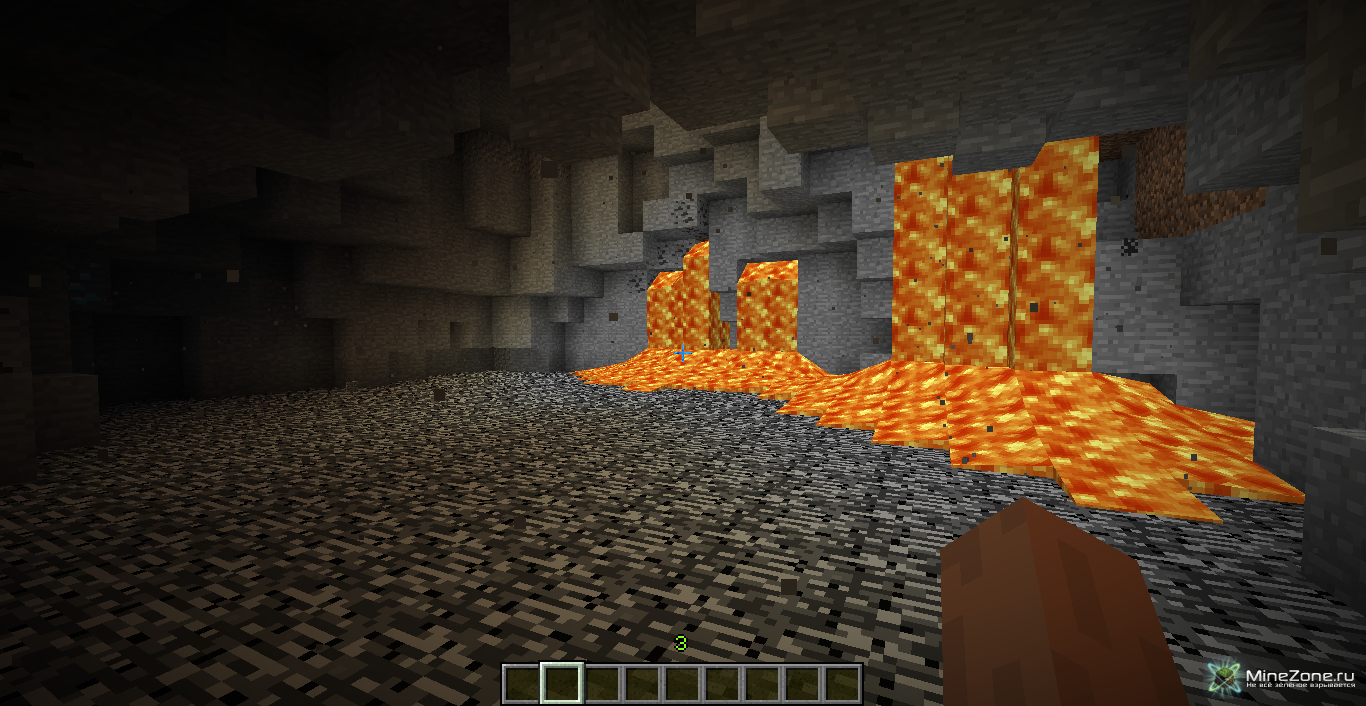Select the highlighted hotbar slot

(561, 684)
